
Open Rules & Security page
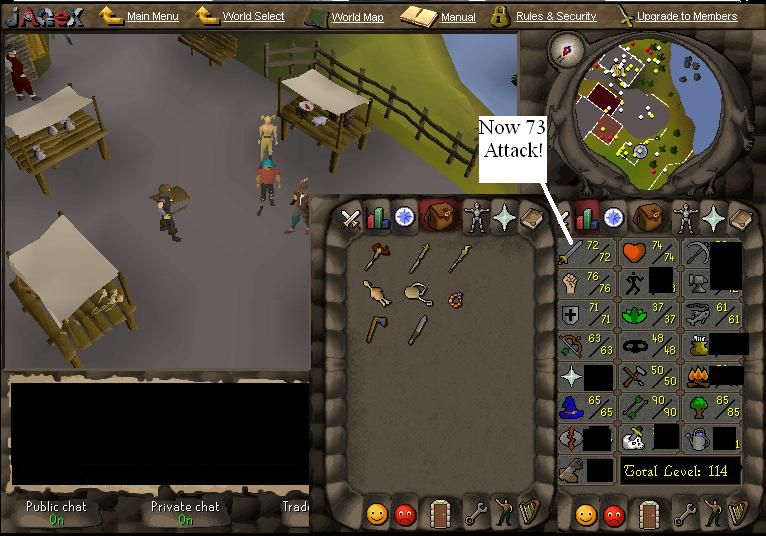(555, 17)
